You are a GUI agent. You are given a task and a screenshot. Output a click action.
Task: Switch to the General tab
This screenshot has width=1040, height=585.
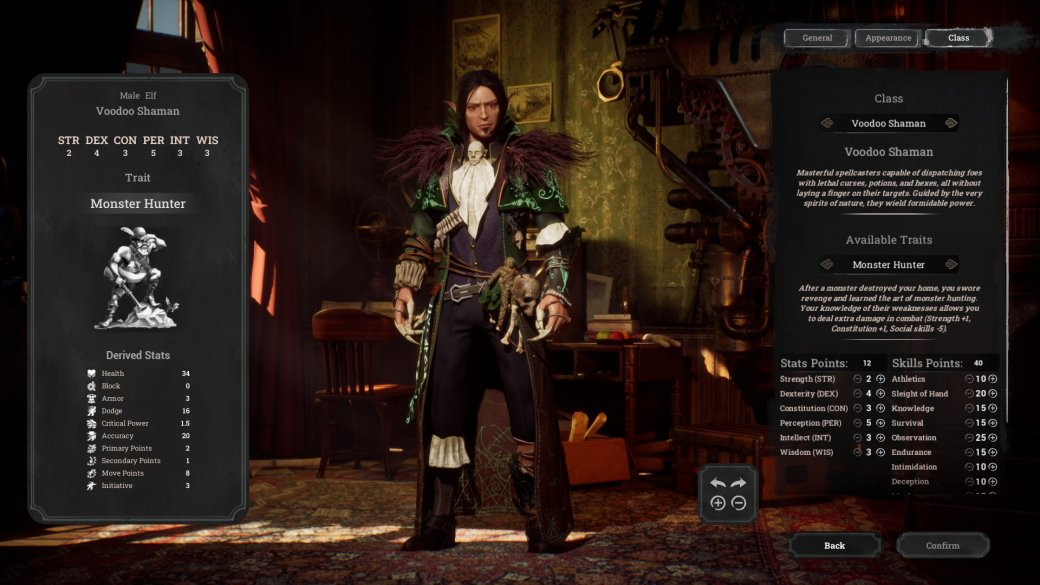(x=817, y=38)
